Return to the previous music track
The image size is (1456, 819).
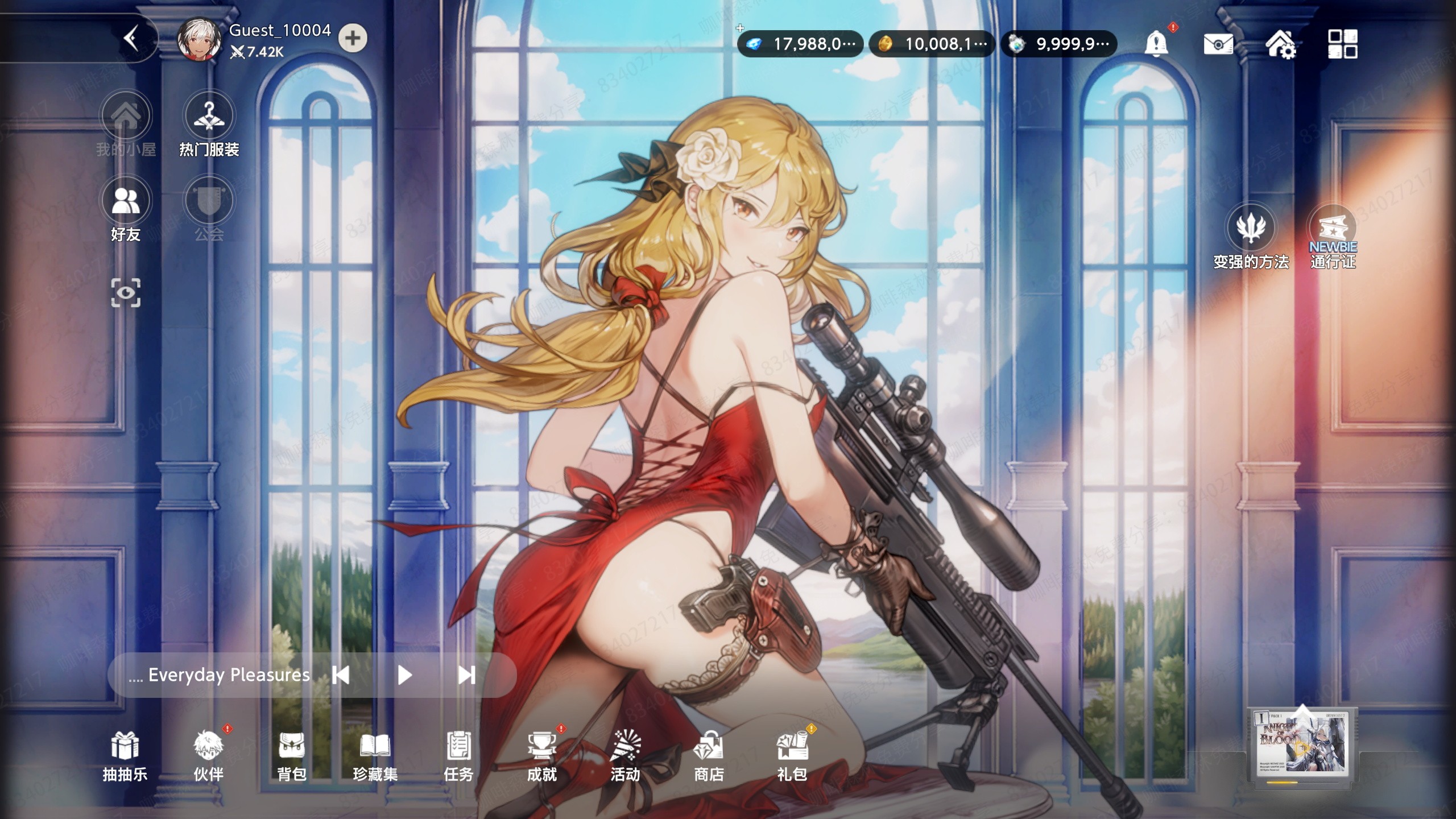tap(341, 675)
